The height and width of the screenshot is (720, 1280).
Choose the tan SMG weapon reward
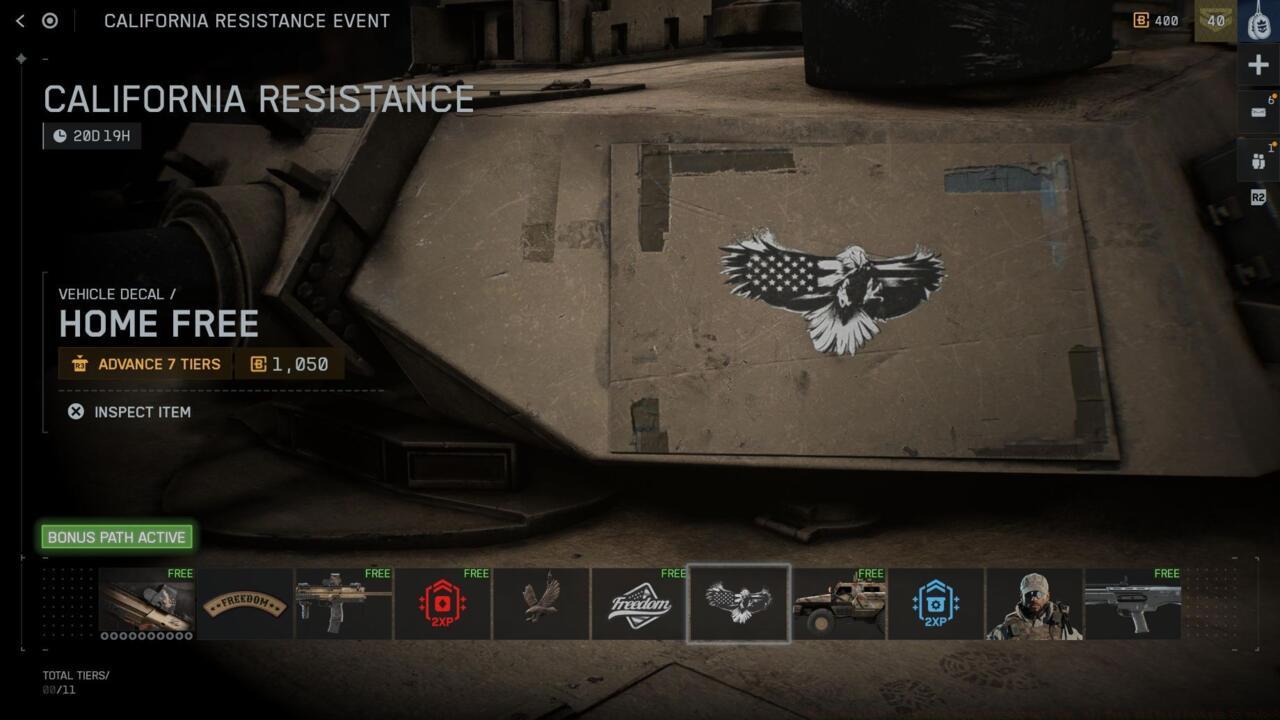[x=344, y=604]
